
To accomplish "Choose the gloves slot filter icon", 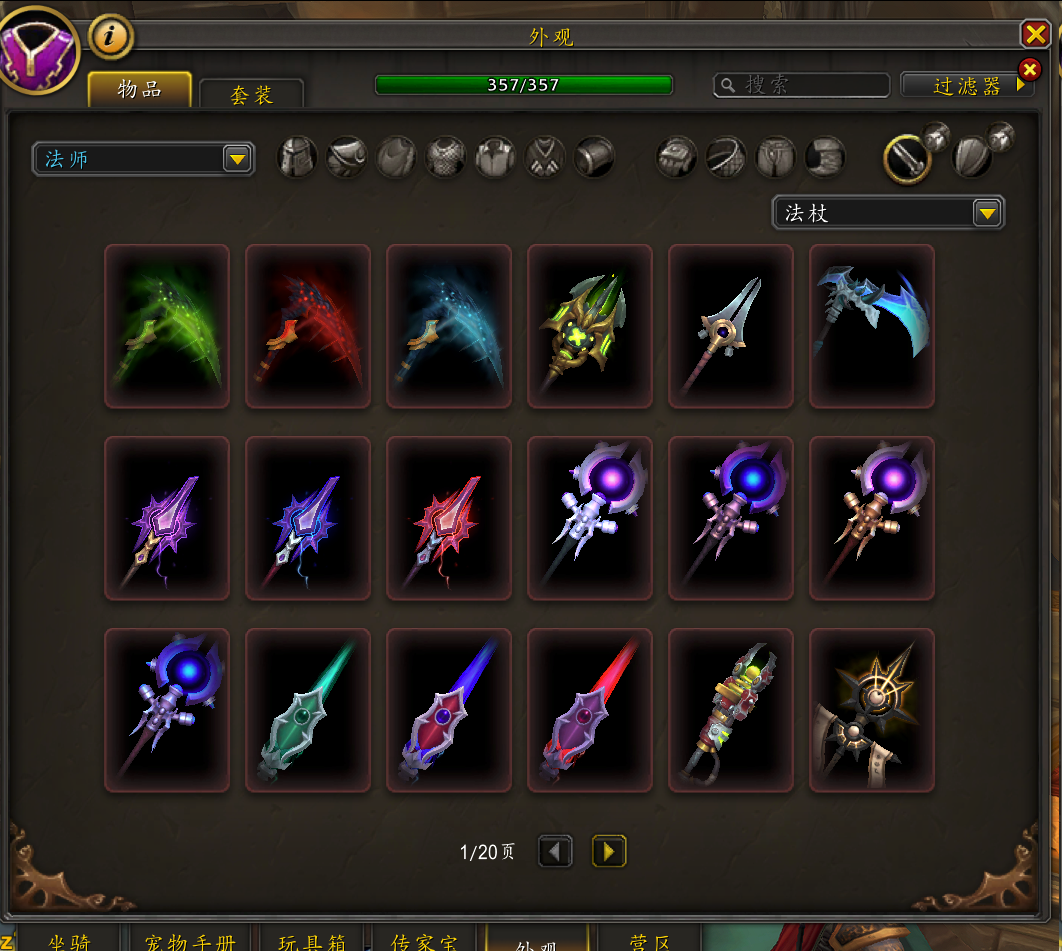I will (676, 157).
